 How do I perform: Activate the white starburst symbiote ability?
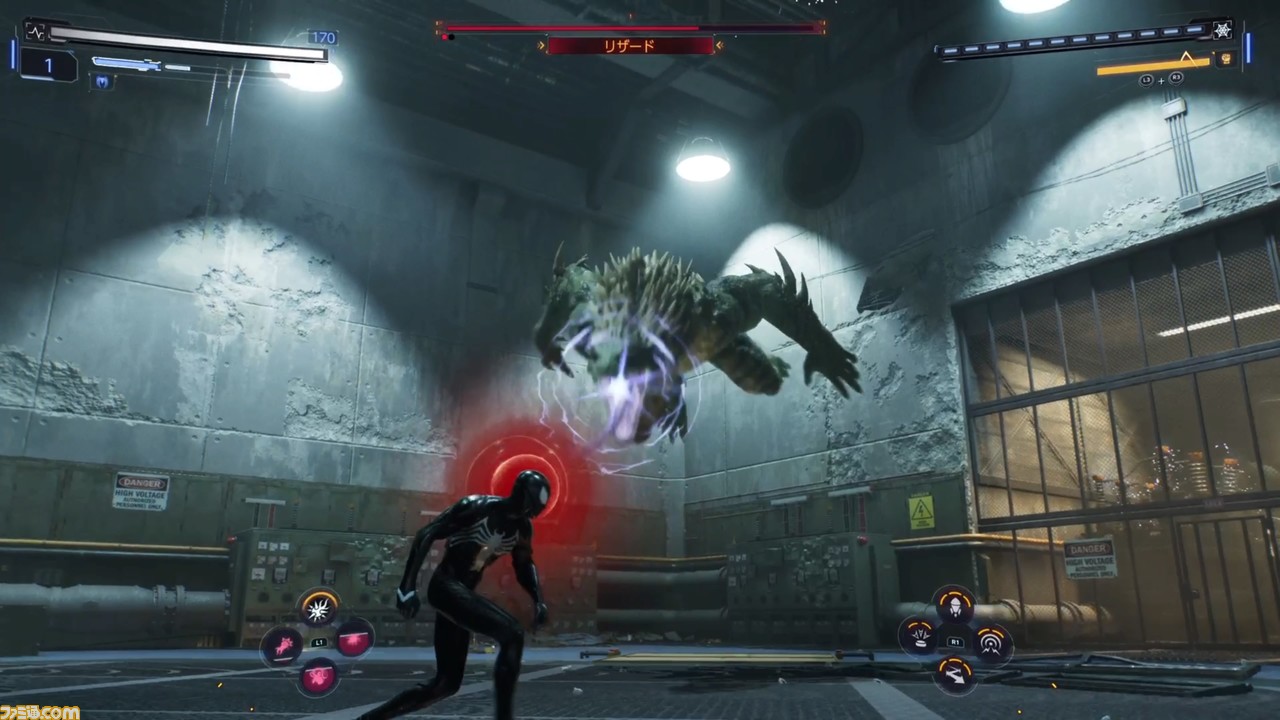click(319, 607)
